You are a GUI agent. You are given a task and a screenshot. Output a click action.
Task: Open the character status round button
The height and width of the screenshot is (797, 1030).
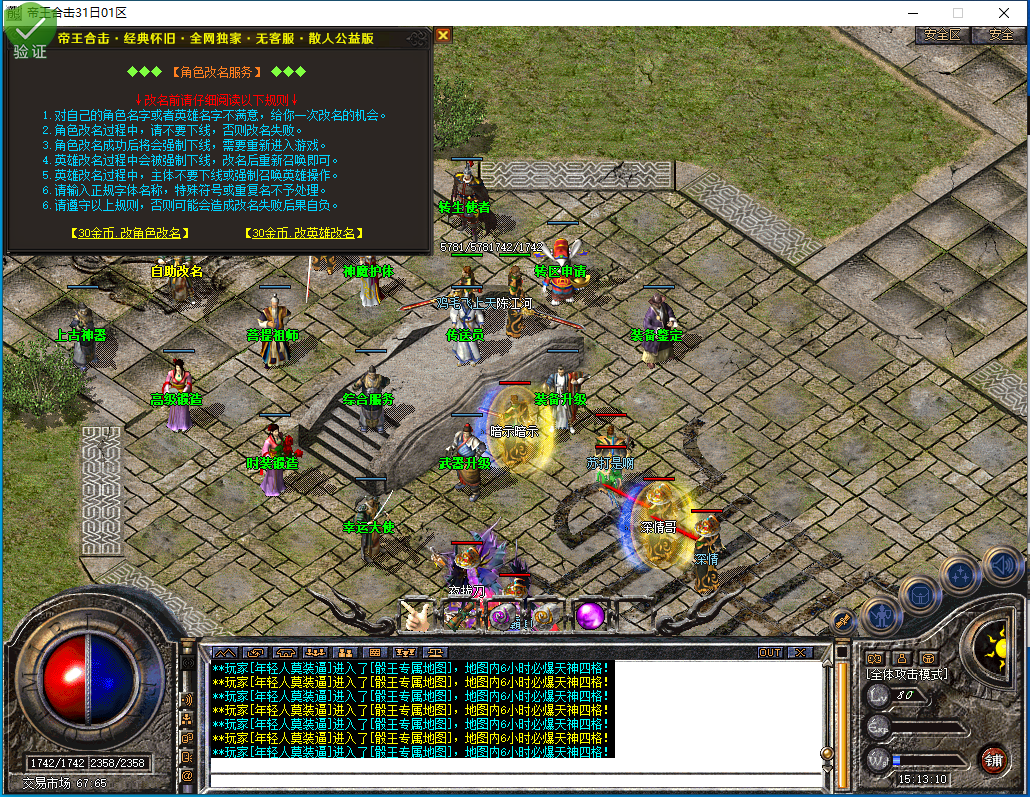882,616
